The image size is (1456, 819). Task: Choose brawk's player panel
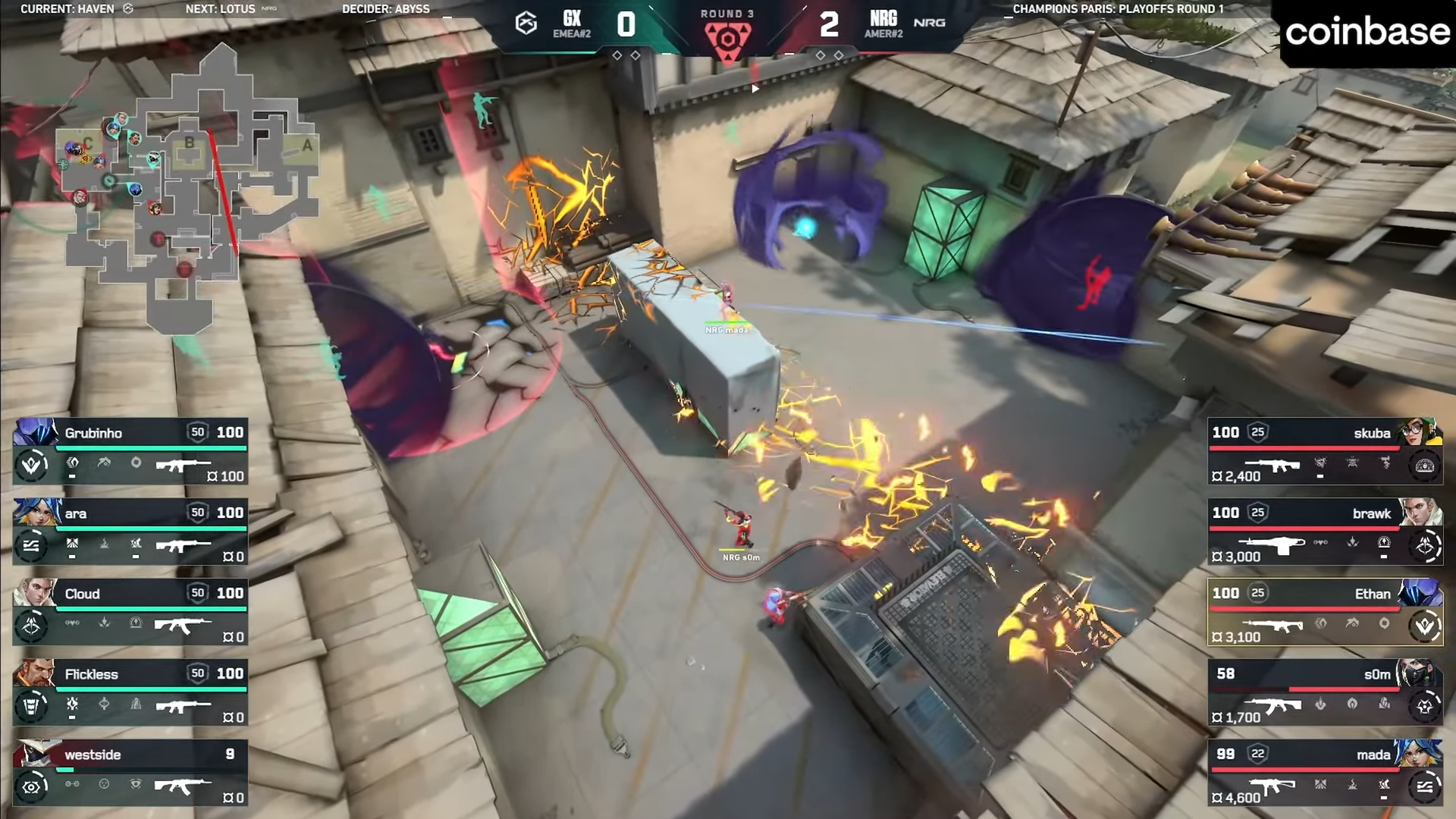[1324, 532]
